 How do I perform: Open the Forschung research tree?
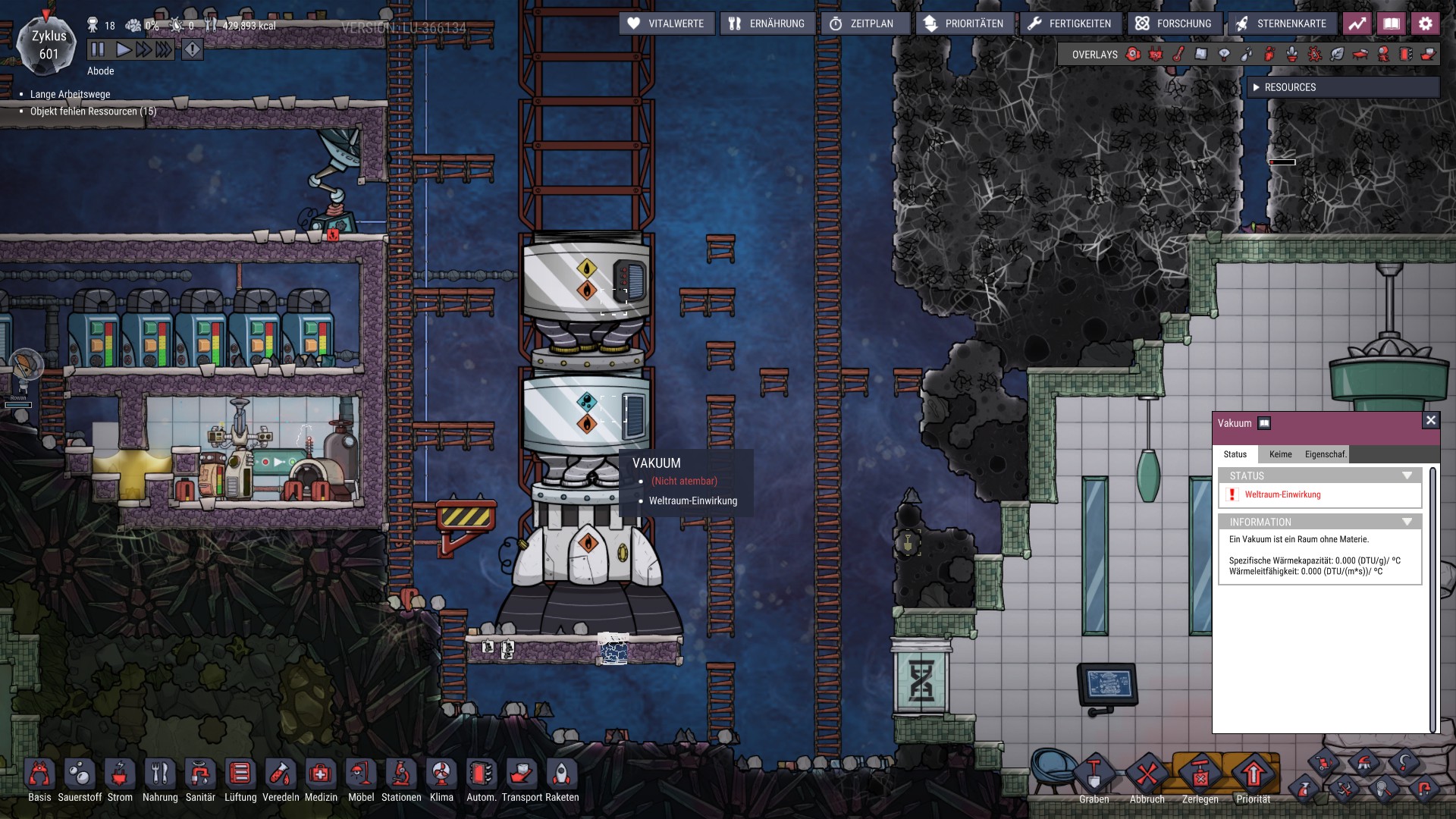[1173, 24]
